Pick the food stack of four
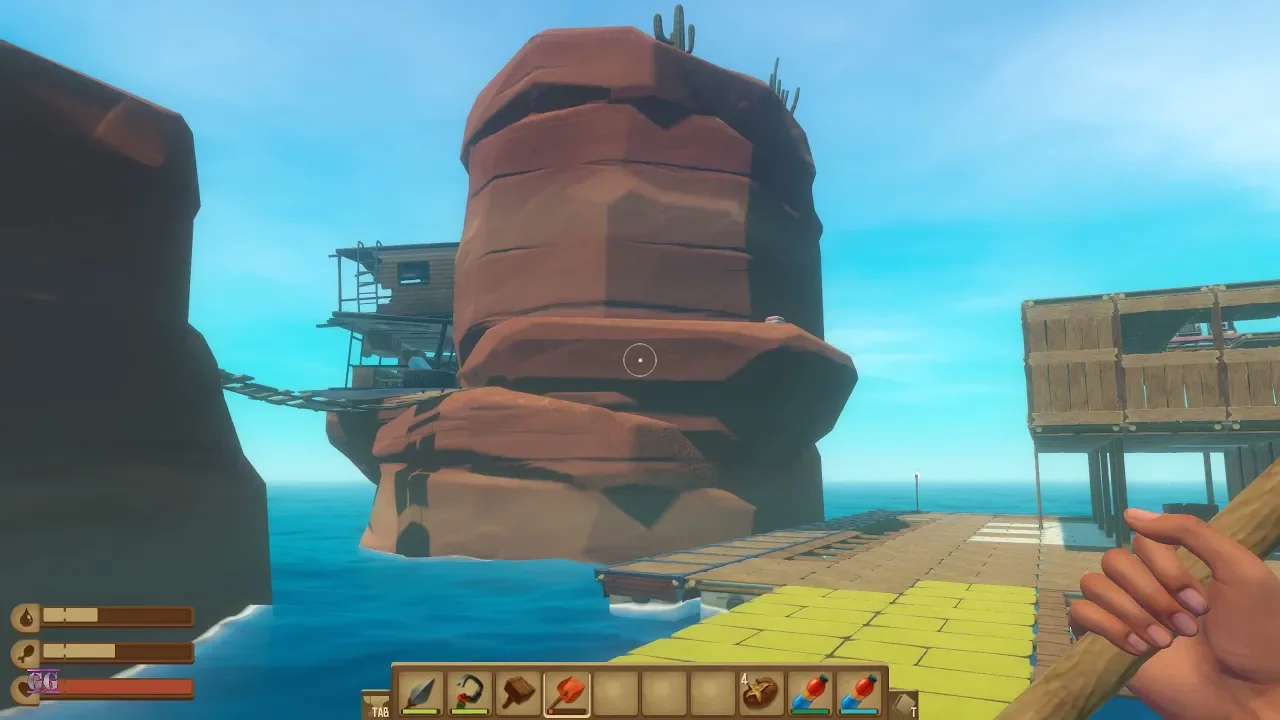 (x=762, y=693)
